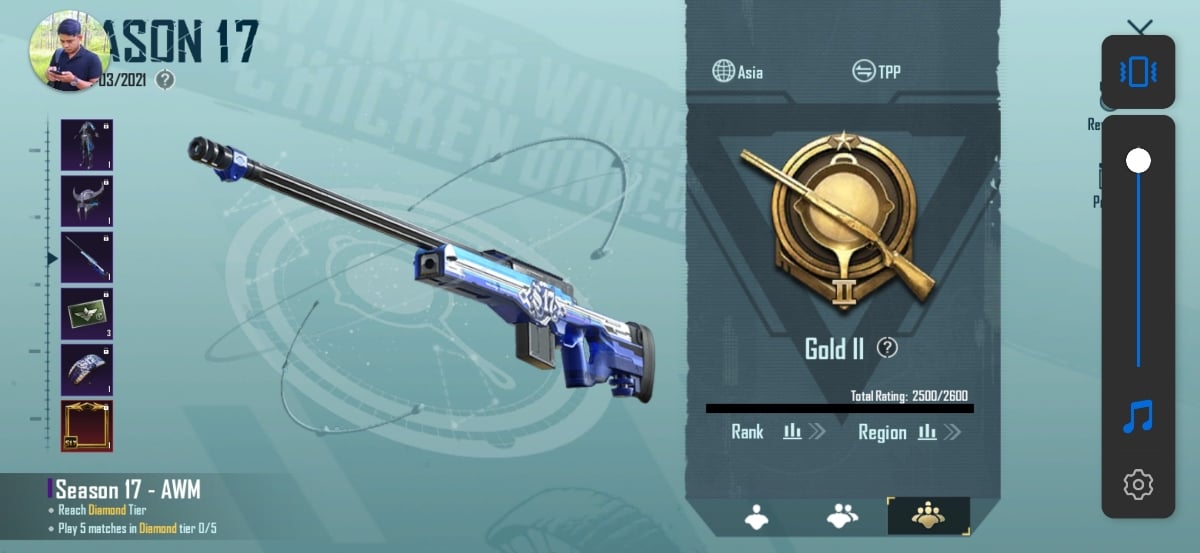The image size is (1200, 553).
Task: Open the Region leaderboard
Action: pyautogui.click(x=909, y=432)
